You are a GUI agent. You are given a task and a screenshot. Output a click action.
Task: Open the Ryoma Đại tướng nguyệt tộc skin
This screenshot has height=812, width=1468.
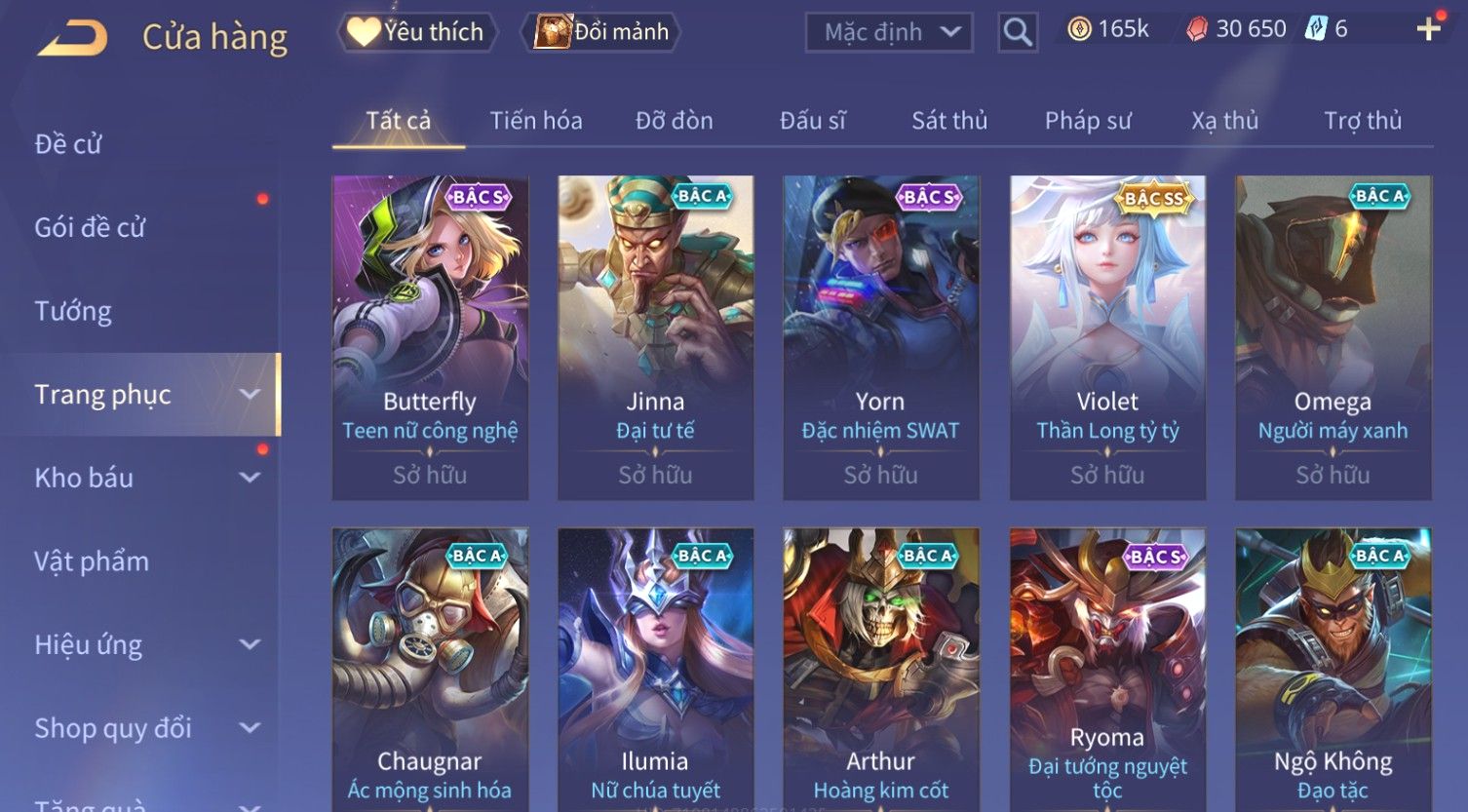coord(1107,673)
